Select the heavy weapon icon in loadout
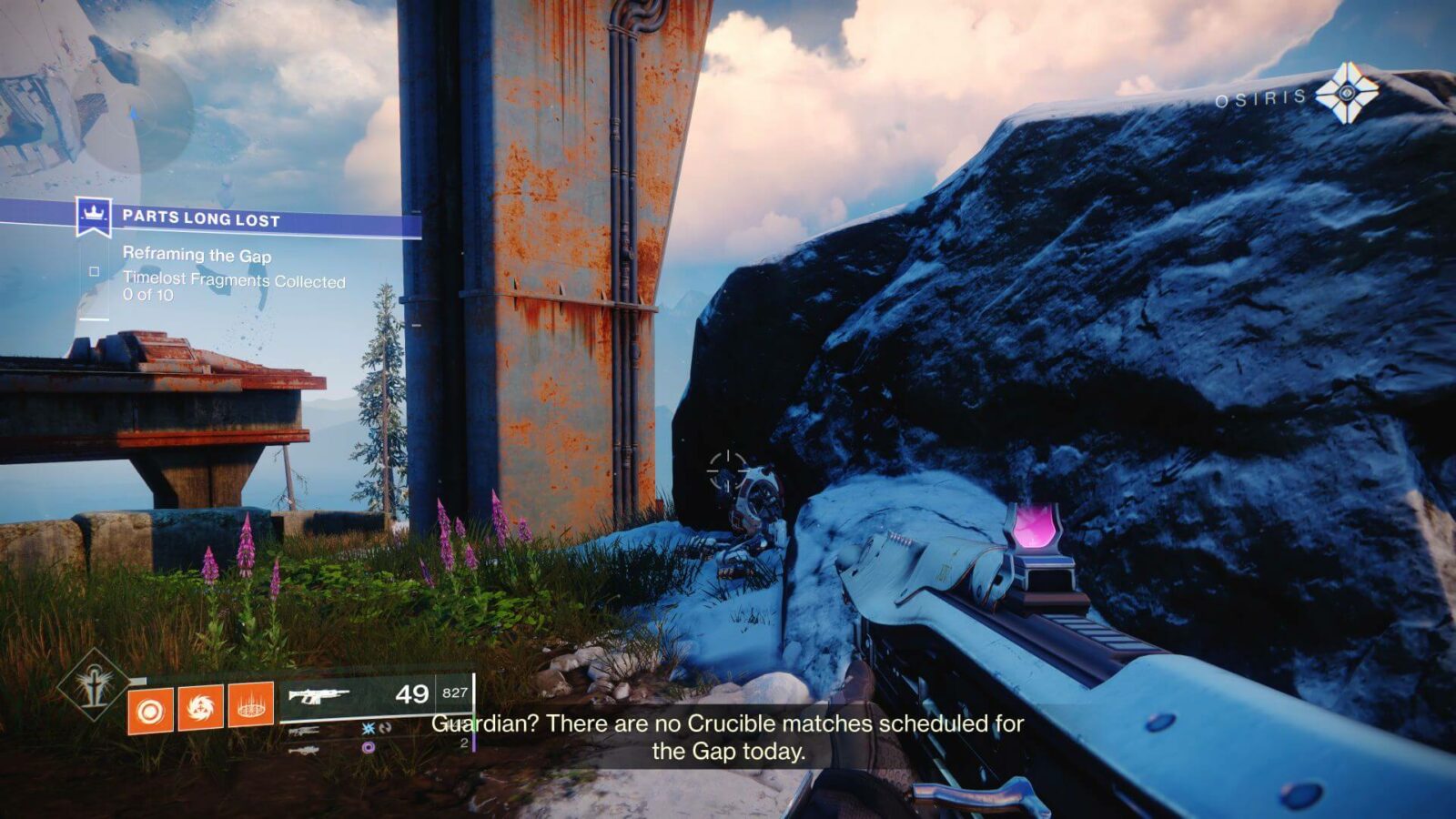This screenshot has height=819, width=1456. [305, 750]
